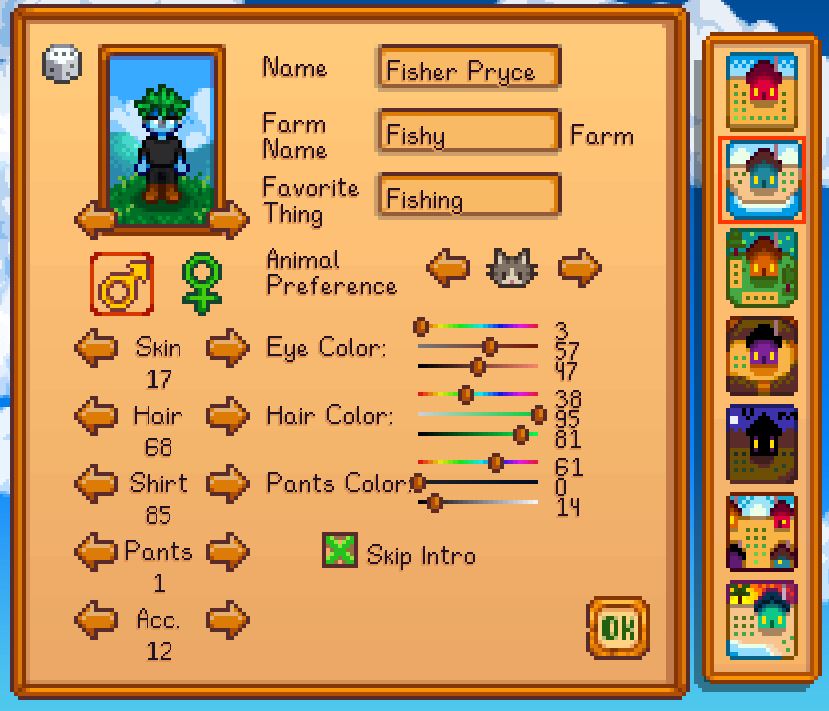
Task: Select the Standard farm with red house
Action: click(x=762, y=91)
